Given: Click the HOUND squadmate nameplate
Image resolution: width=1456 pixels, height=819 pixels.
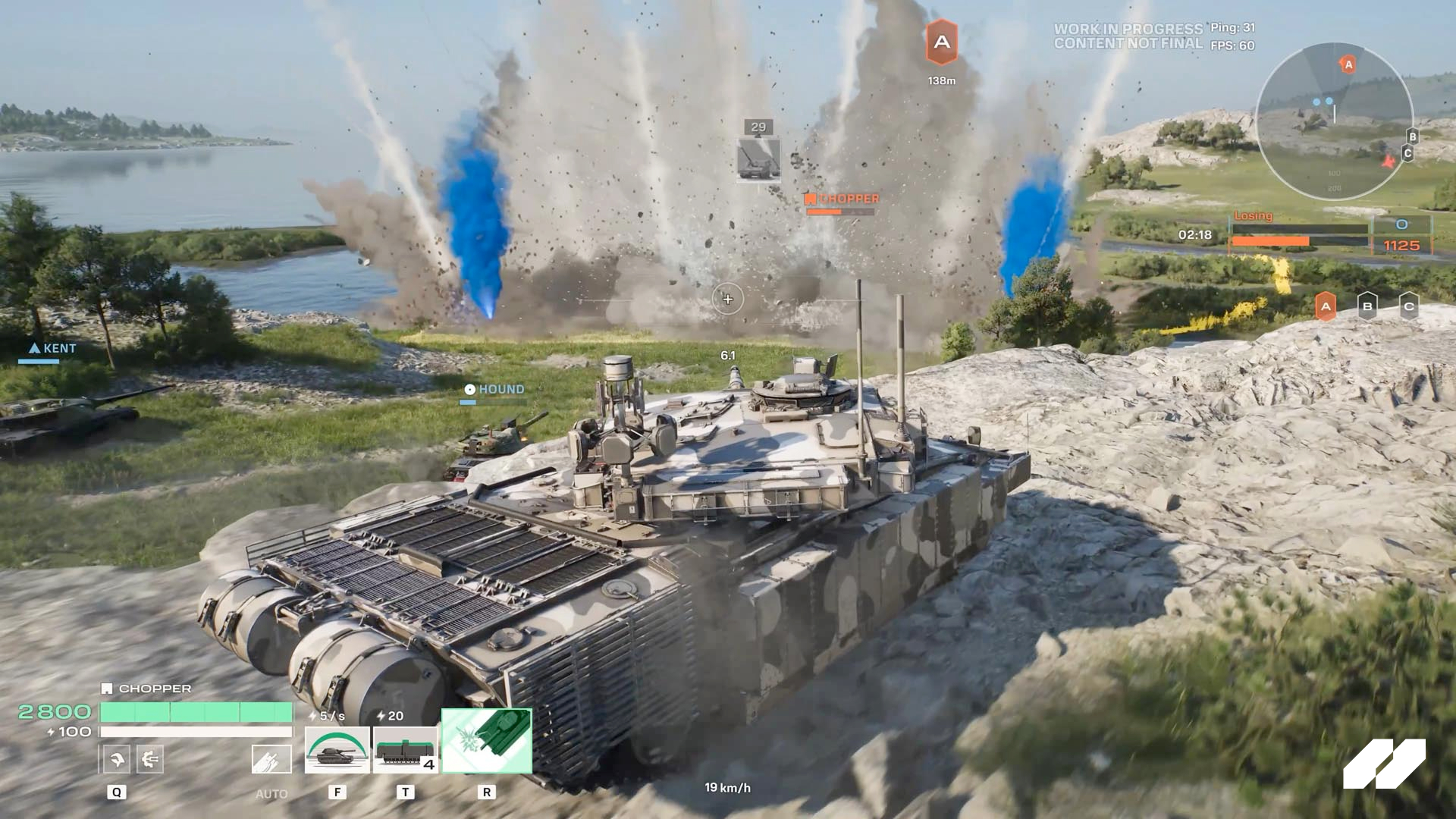Looking at the screenshot, I should pyautogui.click(x=494, y=388).
